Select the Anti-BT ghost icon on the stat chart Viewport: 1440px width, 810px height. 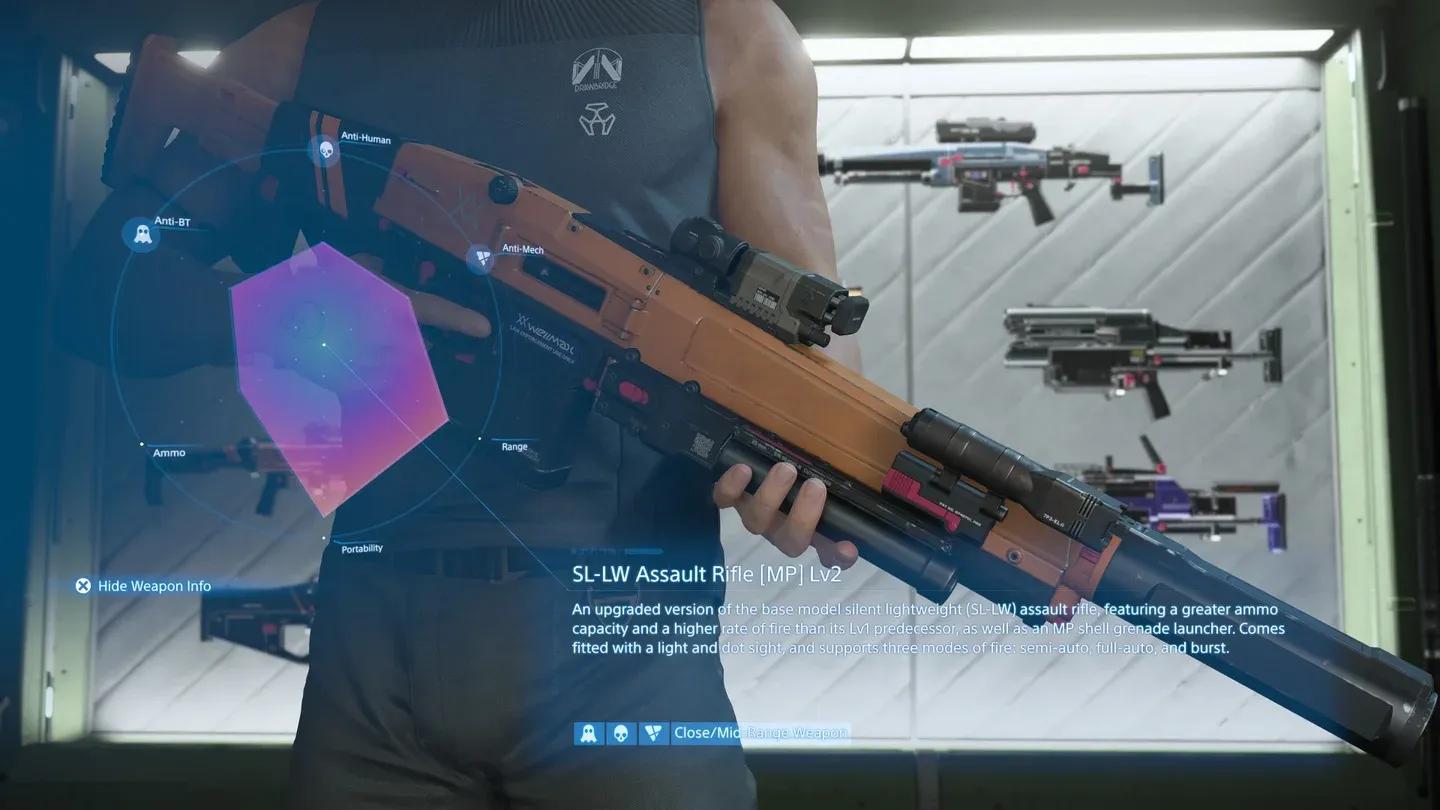(141, 234)
